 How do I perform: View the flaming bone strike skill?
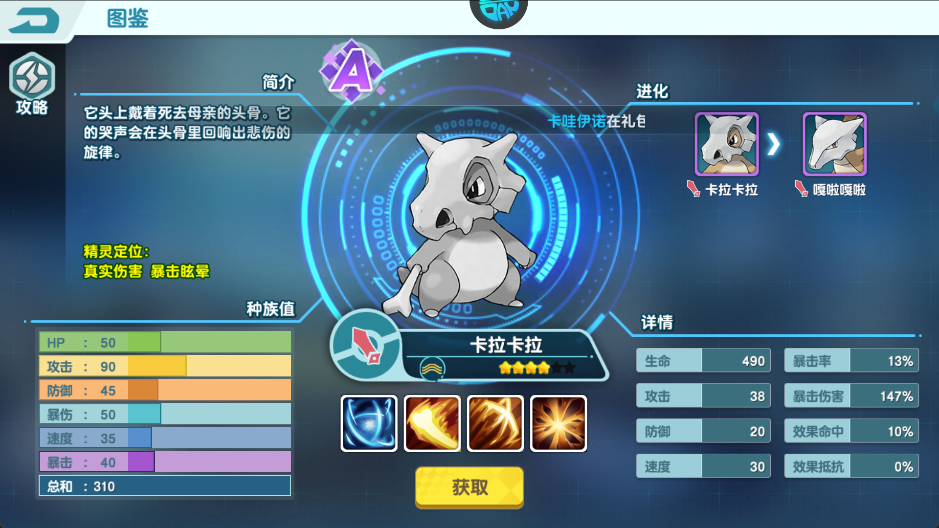432,423
